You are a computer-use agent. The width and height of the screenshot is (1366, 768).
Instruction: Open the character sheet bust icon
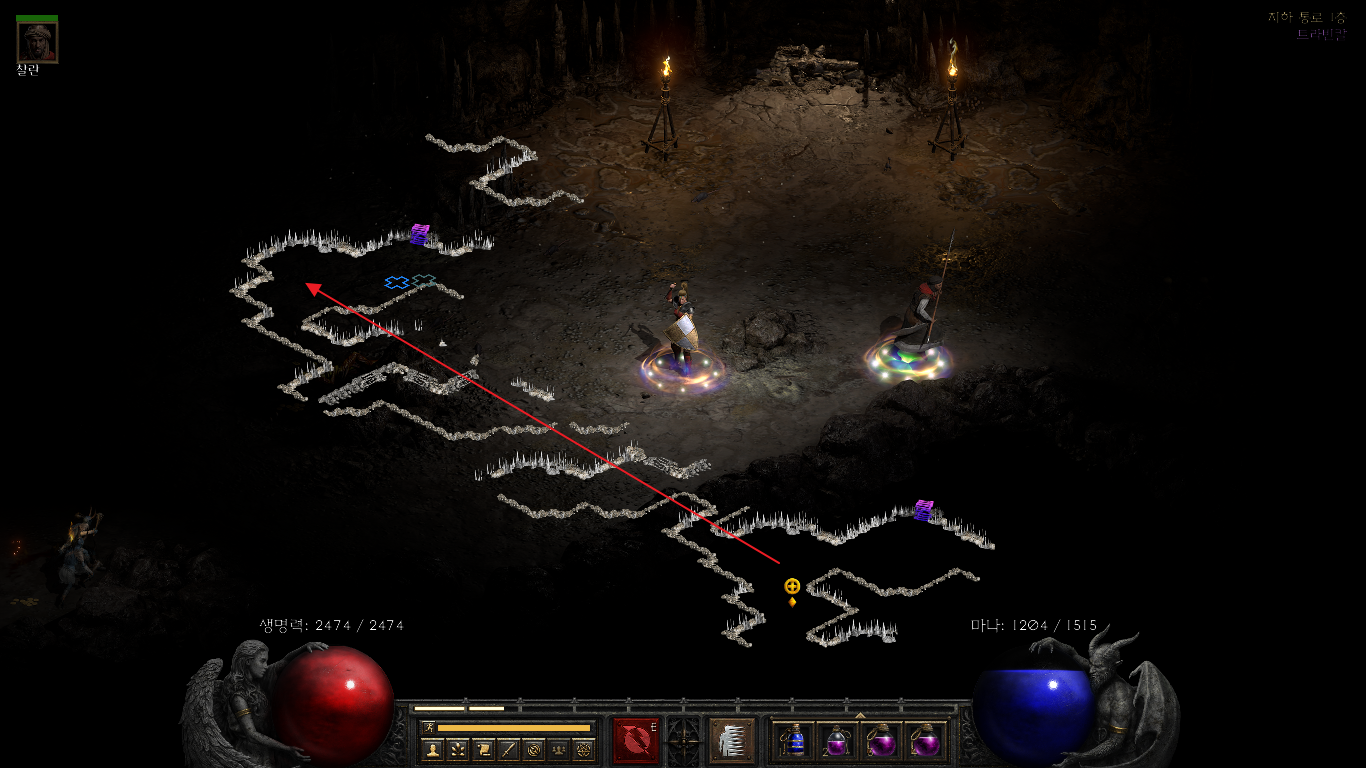coord(432,749)
